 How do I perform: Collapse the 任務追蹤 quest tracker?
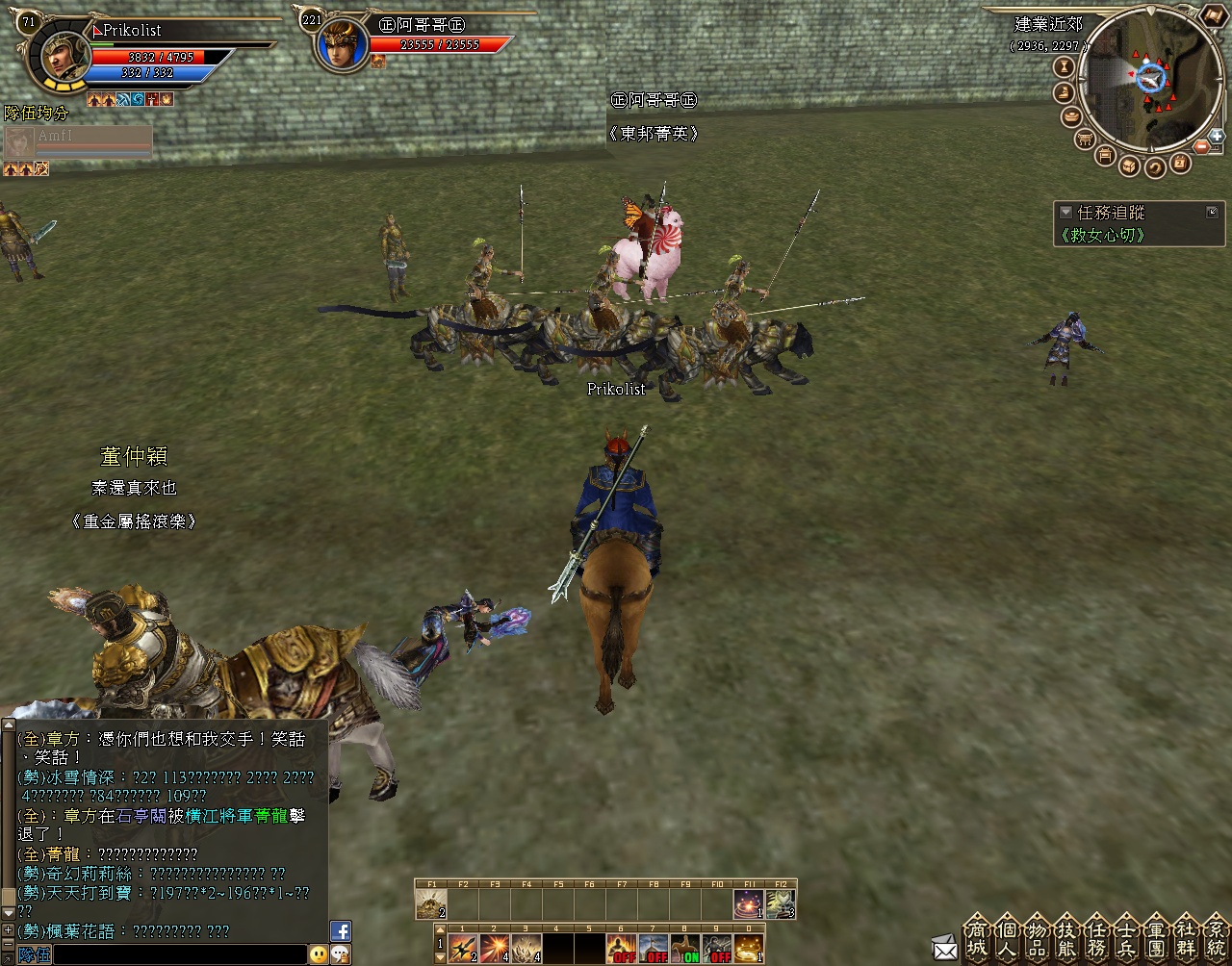pyautogui.click(x=1065, y=213)
